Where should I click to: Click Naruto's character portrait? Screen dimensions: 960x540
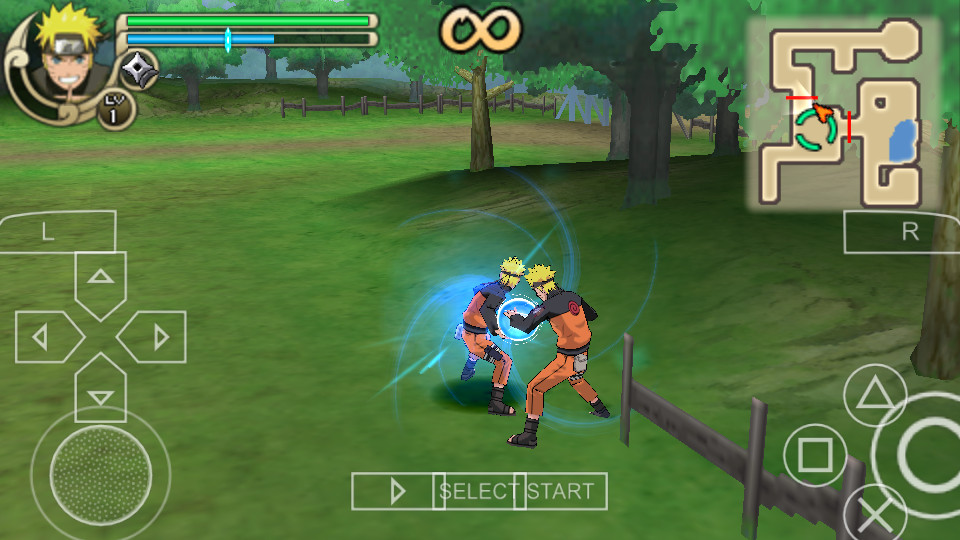pyautogui.click(x=57, y=50)
